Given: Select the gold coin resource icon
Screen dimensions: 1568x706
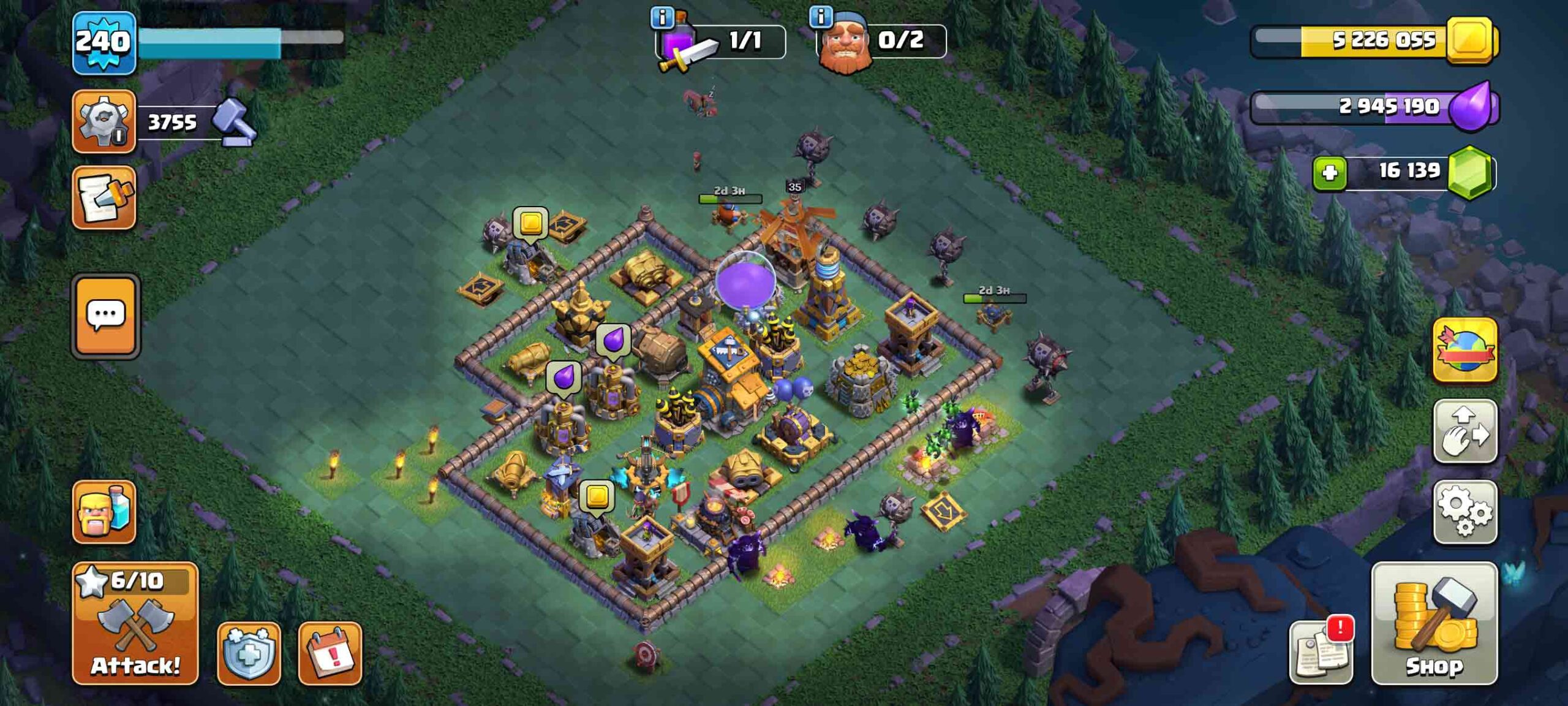Looking at the screenshot, I should pos(1470,40).
